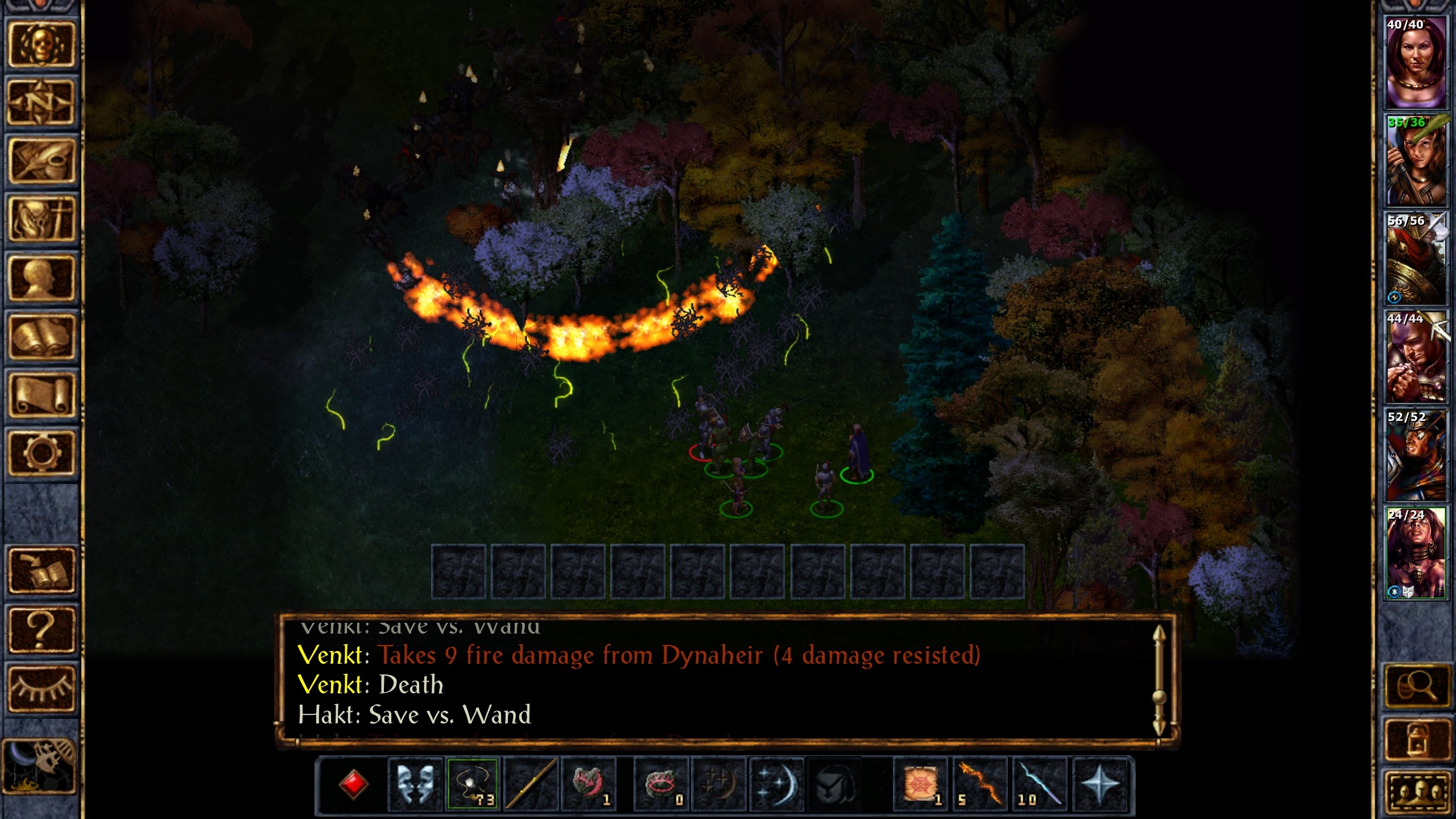
Task: Open the priest scroll button
Action: 41,395
